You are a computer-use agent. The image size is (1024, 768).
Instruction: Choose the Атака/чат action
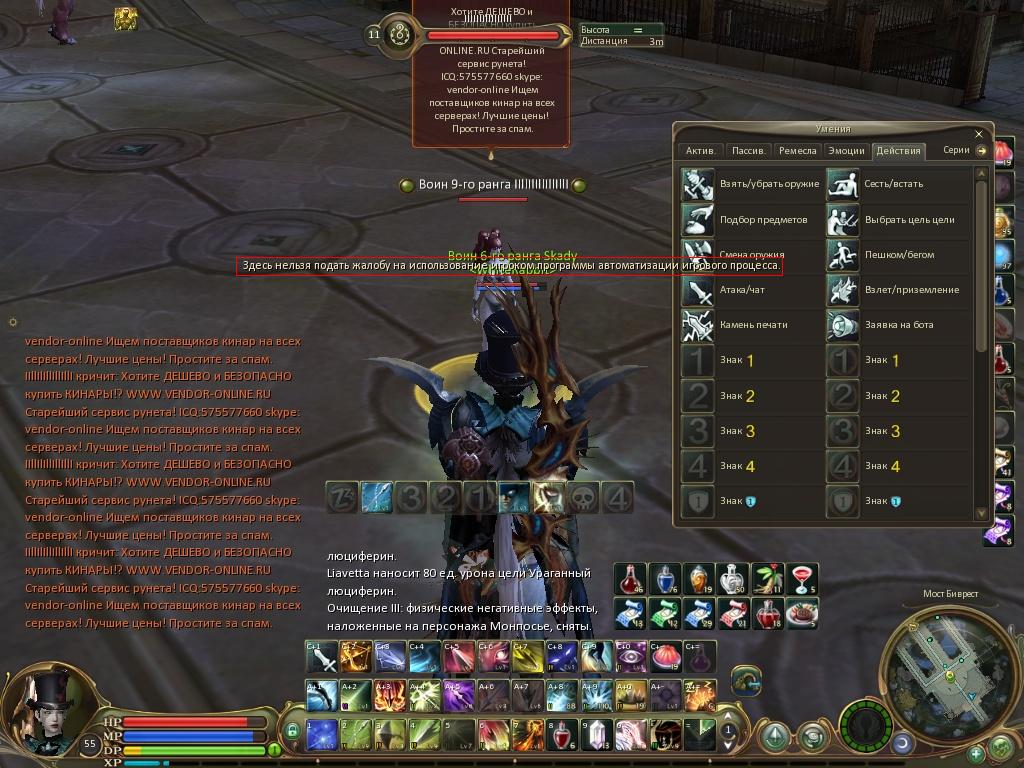coord(697,290)
